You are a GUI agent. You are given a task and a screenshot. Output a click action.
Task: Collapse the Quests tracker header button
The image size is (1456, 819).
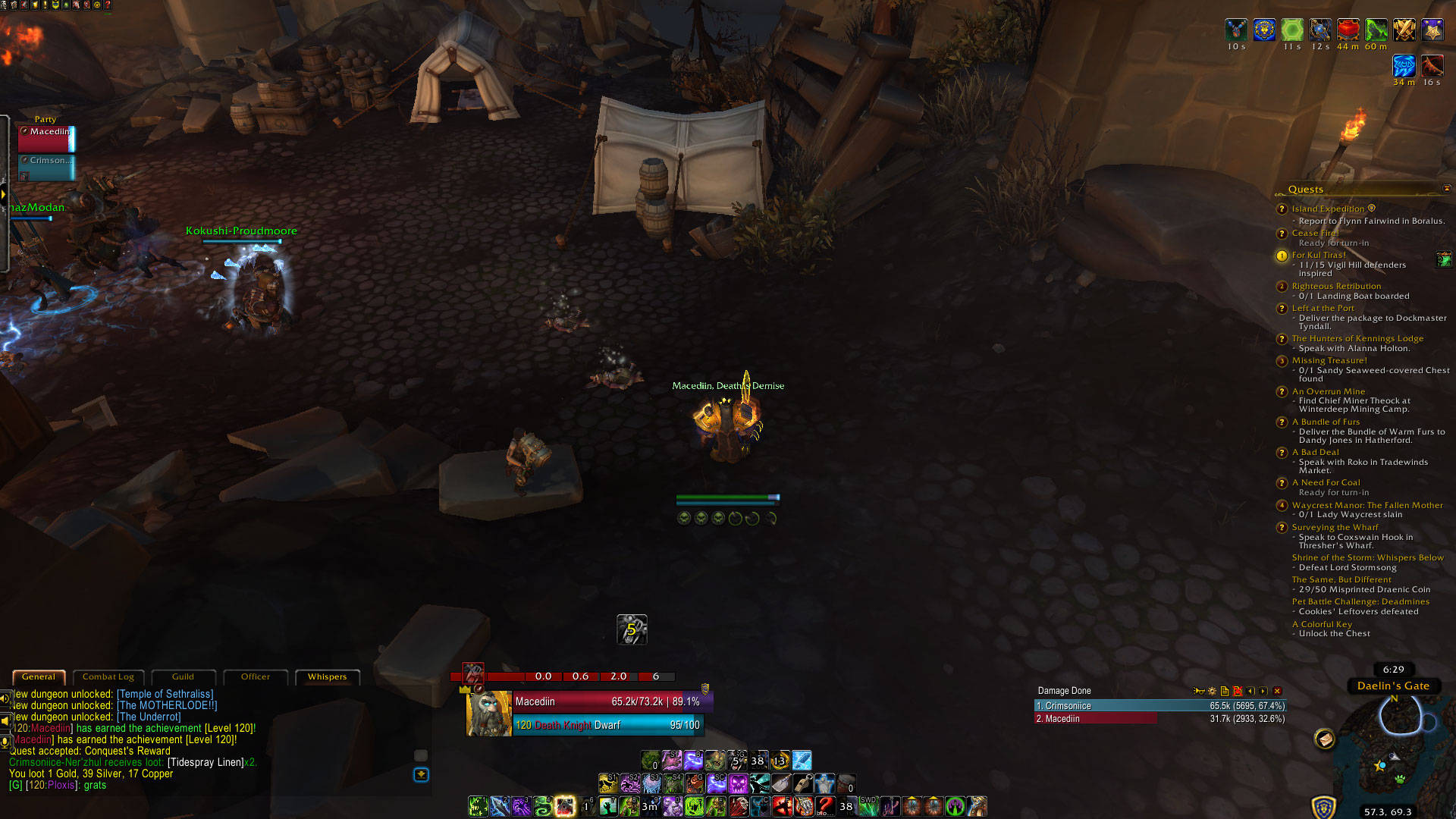(1446, 189)
